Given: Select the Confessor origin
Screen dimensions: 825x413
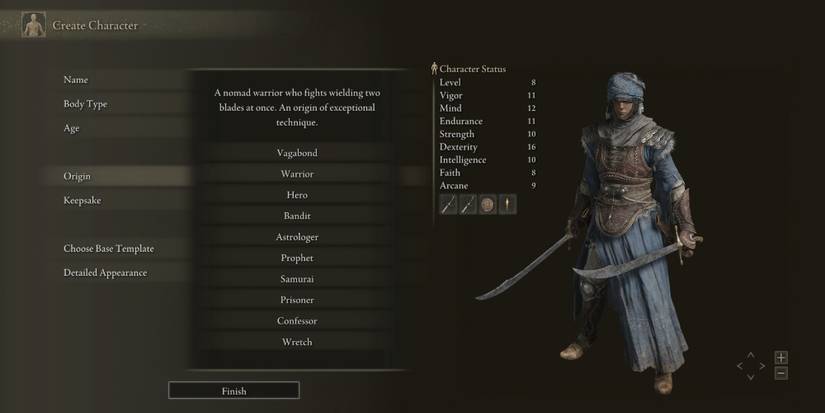Looking at the screenshot, I should (x=296, y=321).
